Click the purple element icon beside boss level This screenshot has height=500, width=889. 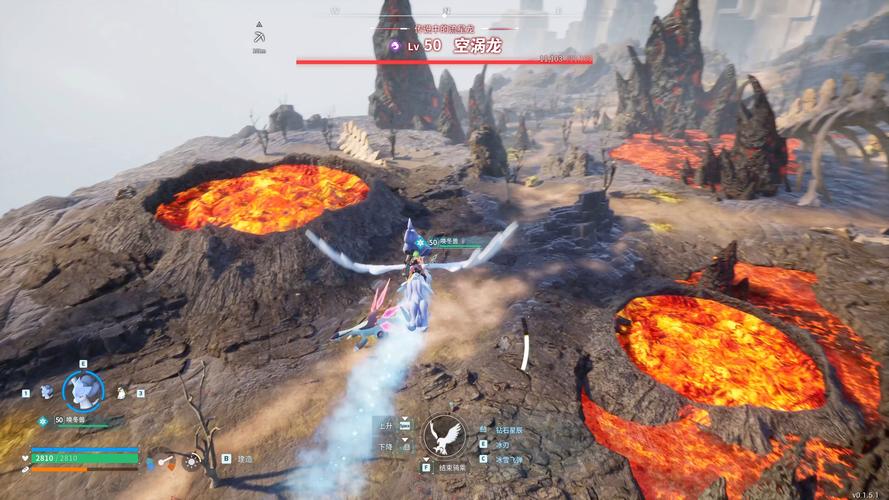click(393, 46)
